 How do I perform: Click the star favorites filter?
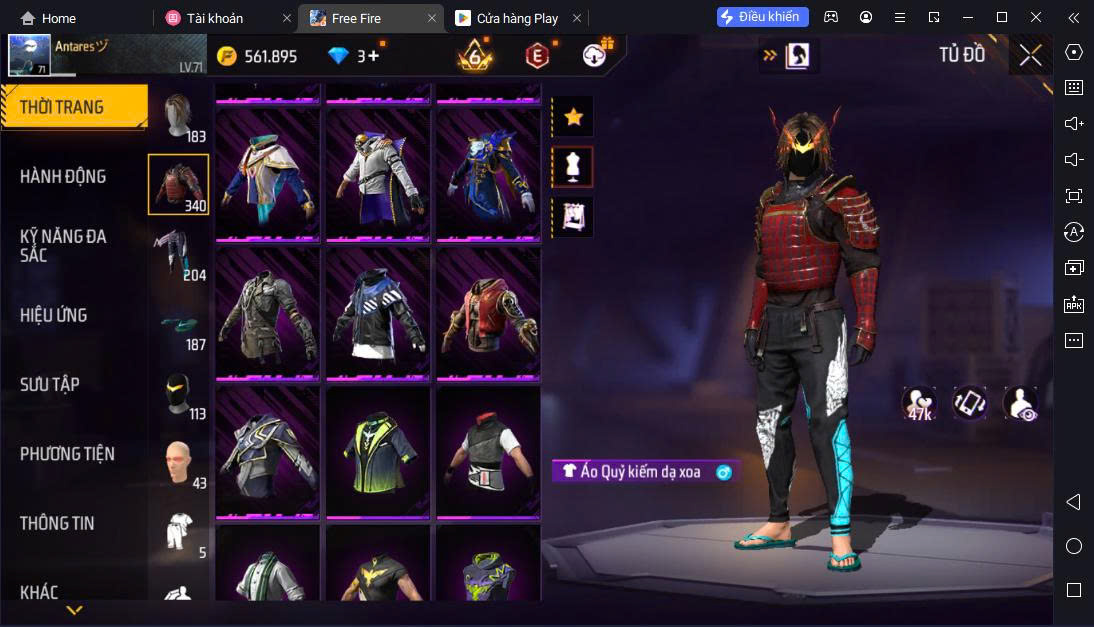pos(573,117)
